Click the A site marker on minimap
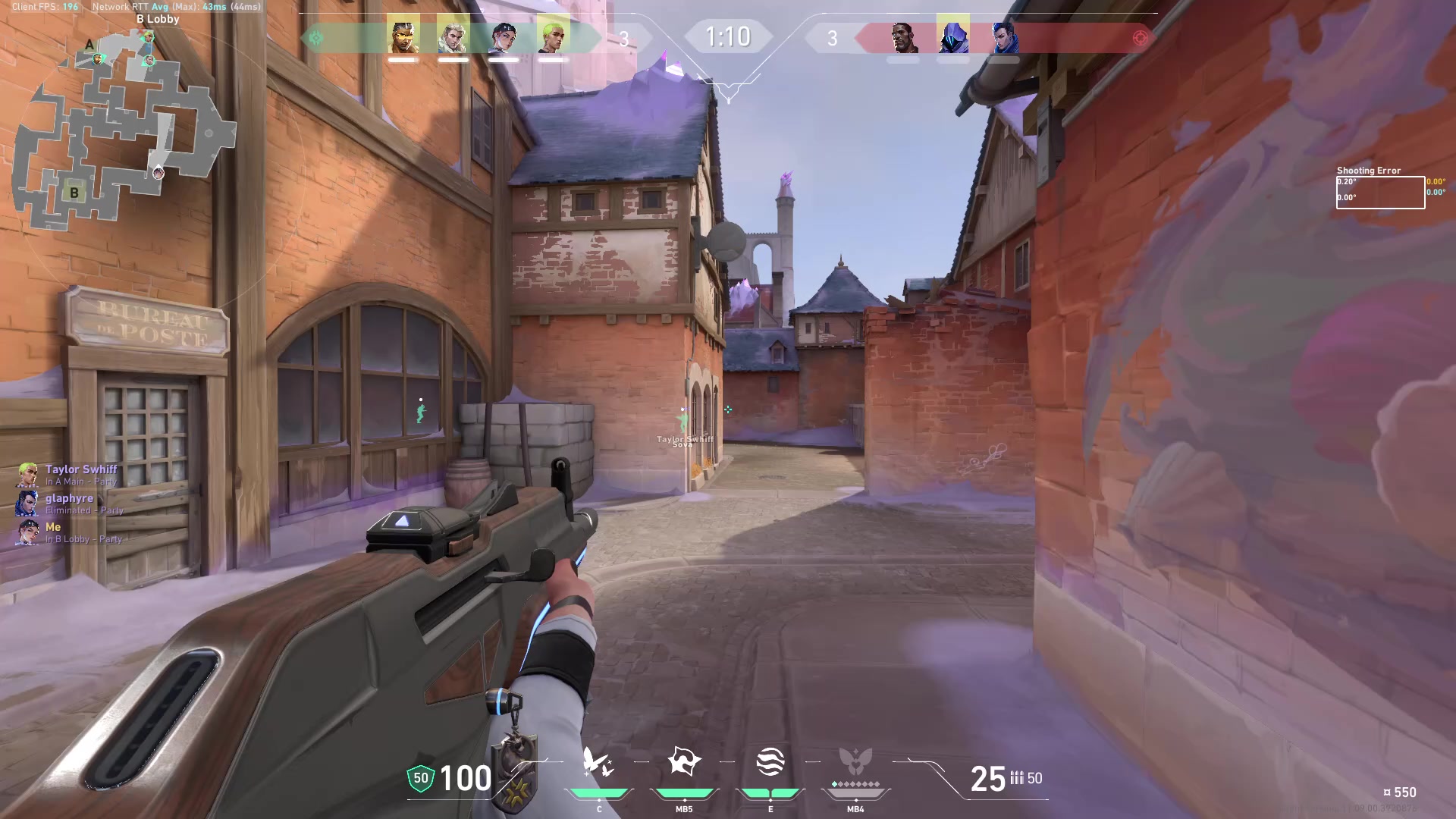This screenshot has height=819, width=1456. [89, 45]
